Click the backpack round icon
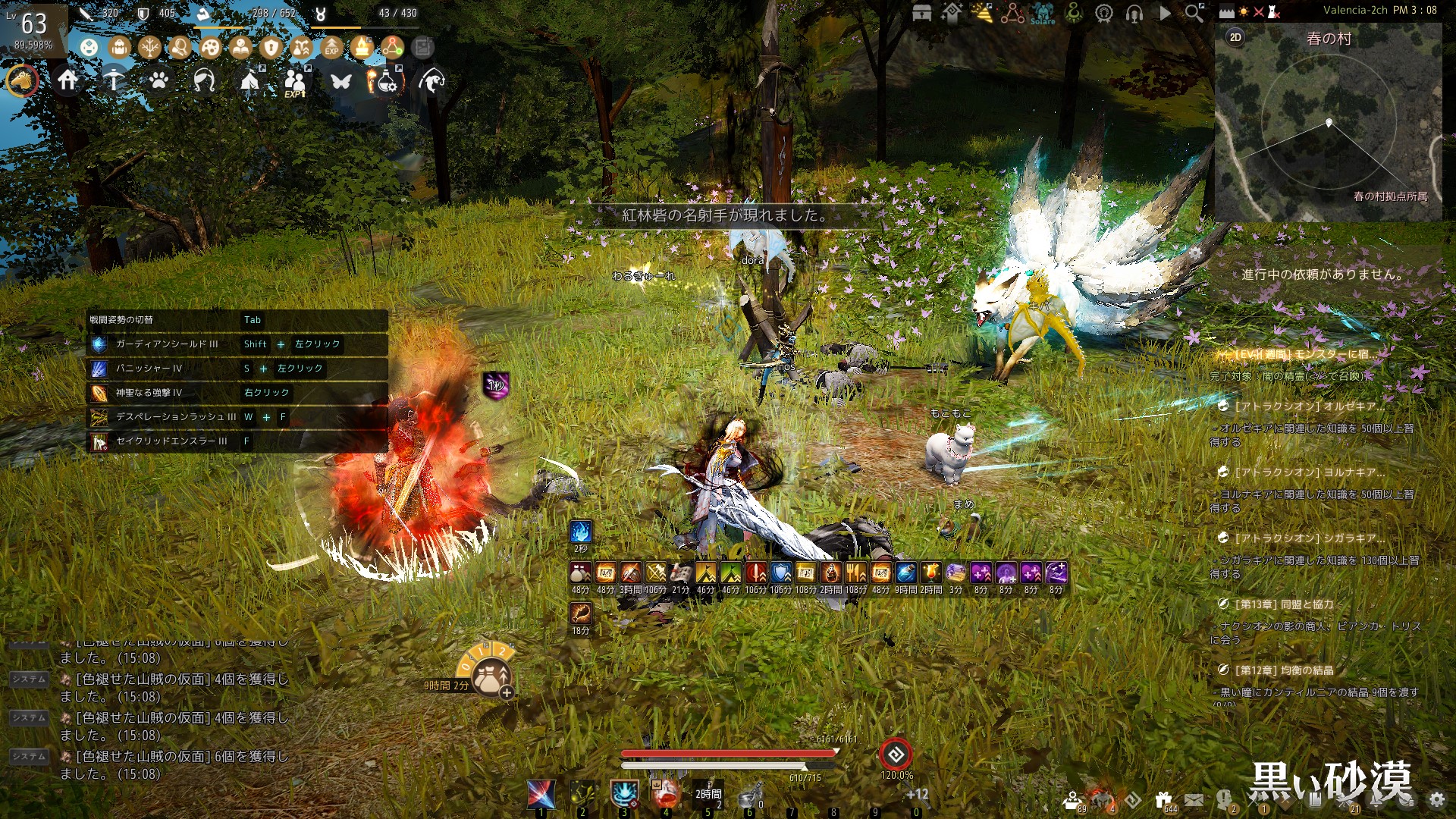 pyautogui.click(x=119, y=48)
